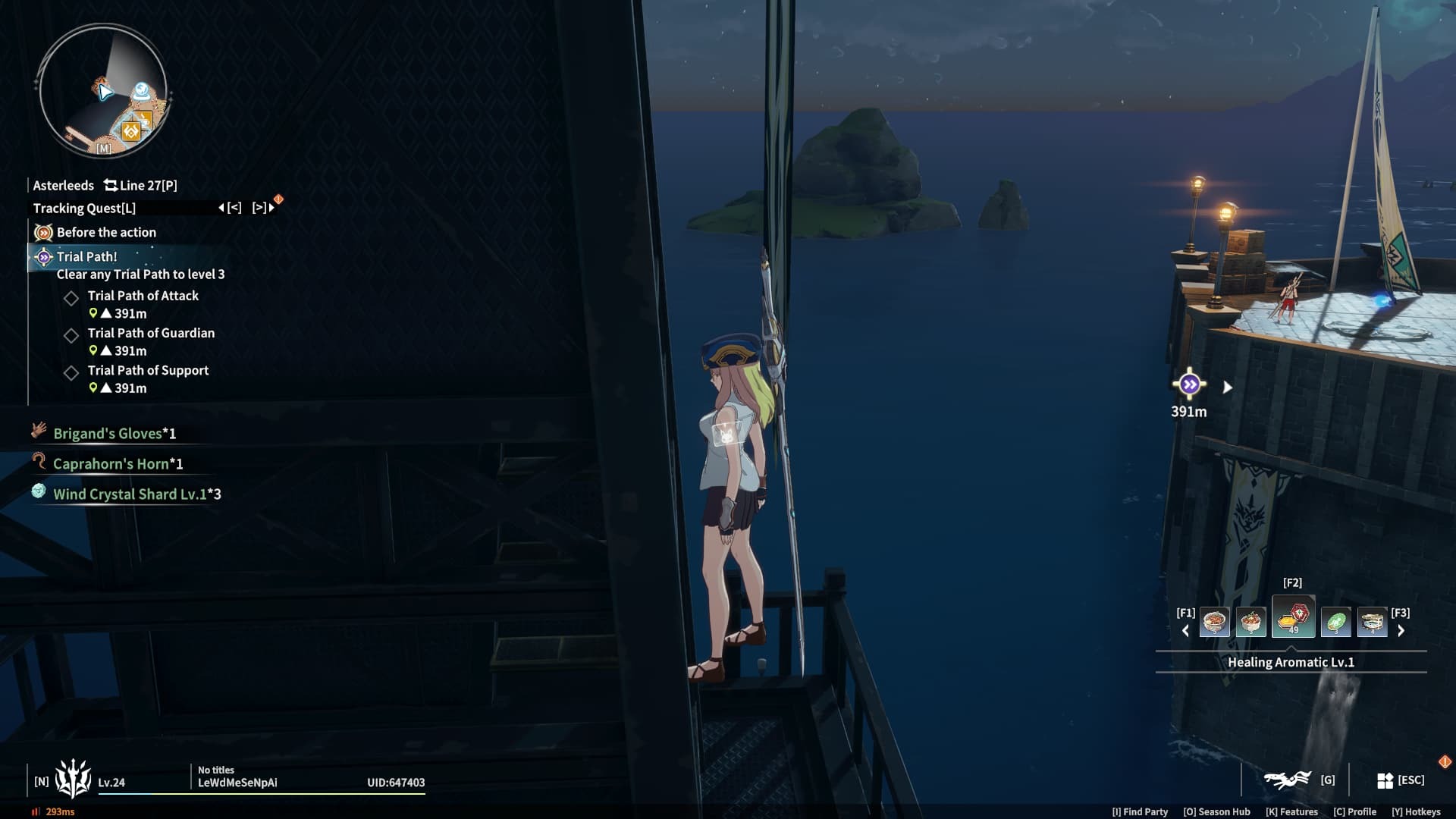Screen dimensions: 1456x819
Task: Open Find Party
Action: coord(1140,811)
